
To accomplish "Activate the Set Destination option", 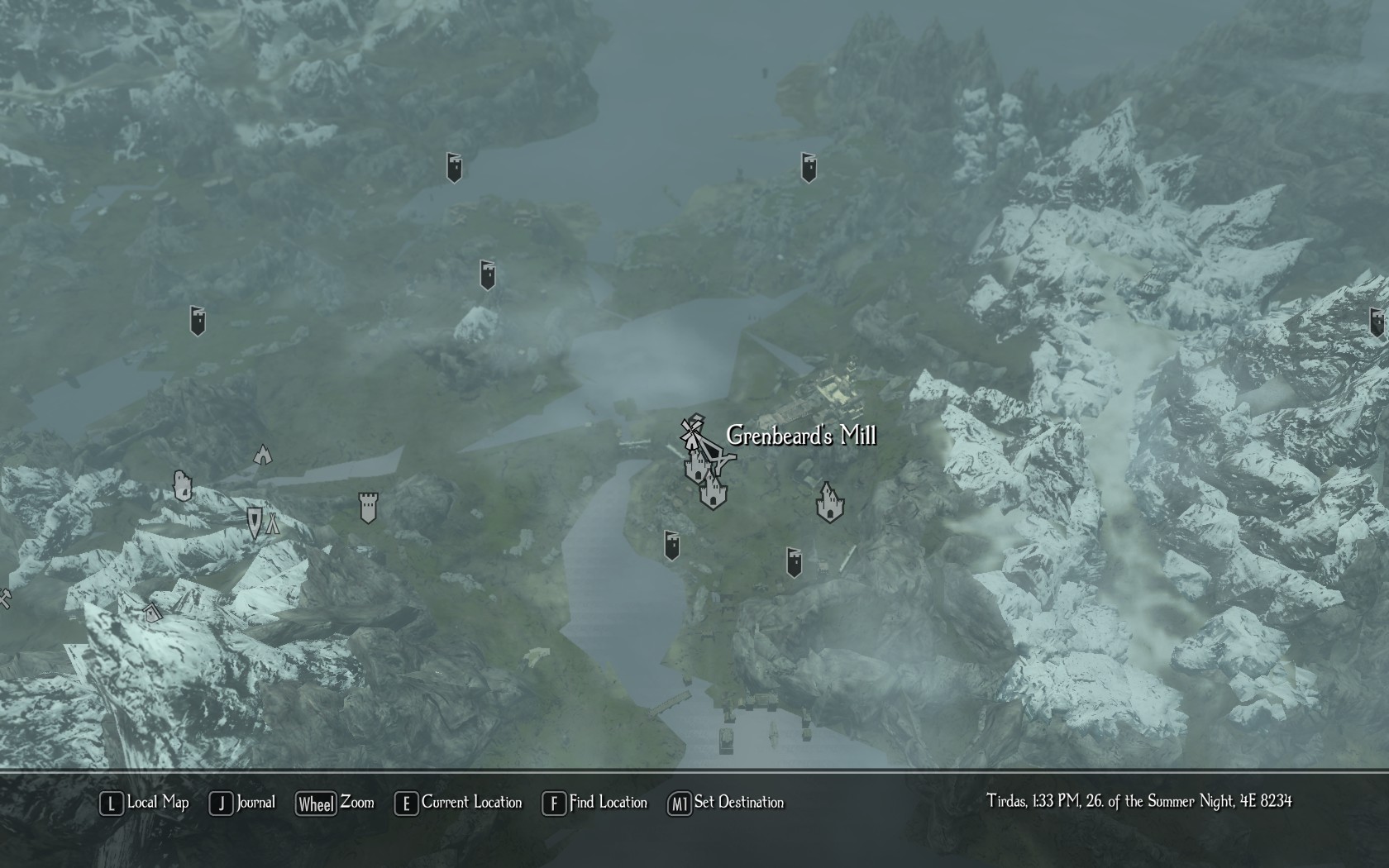I will point(727,803).
